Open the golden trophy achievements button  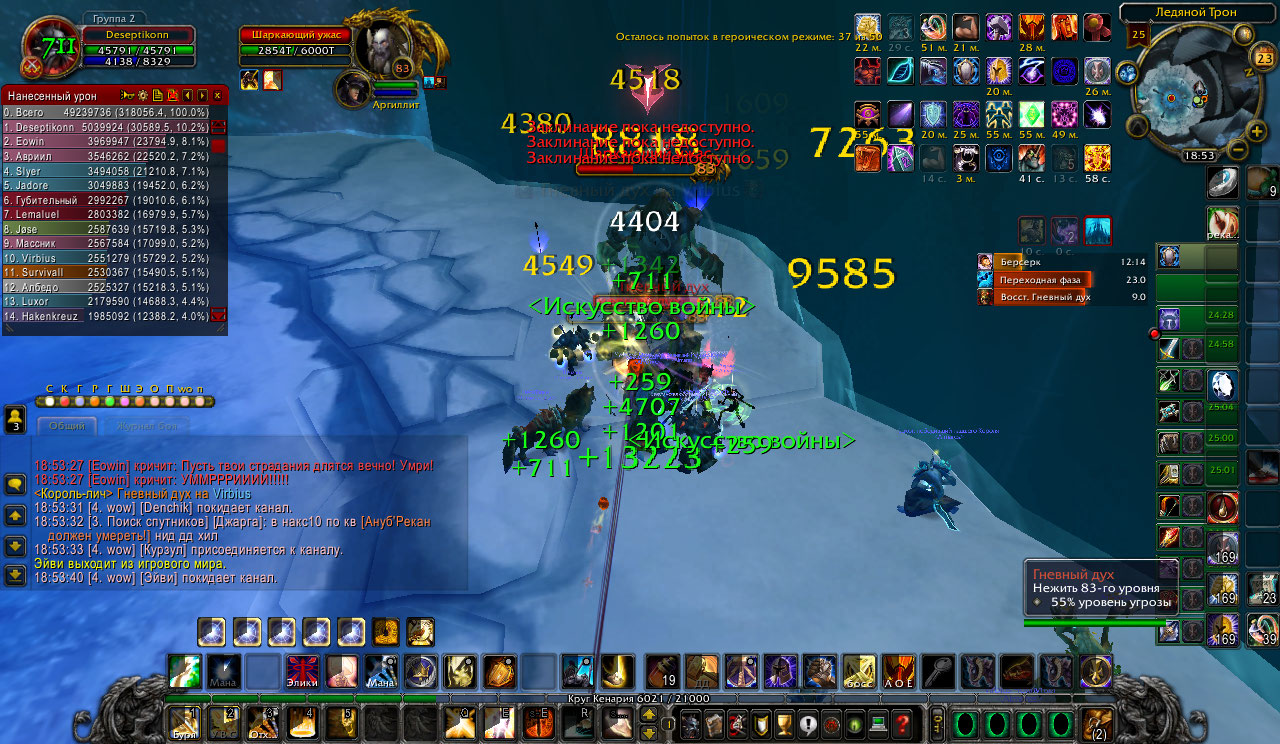(784, 723)
